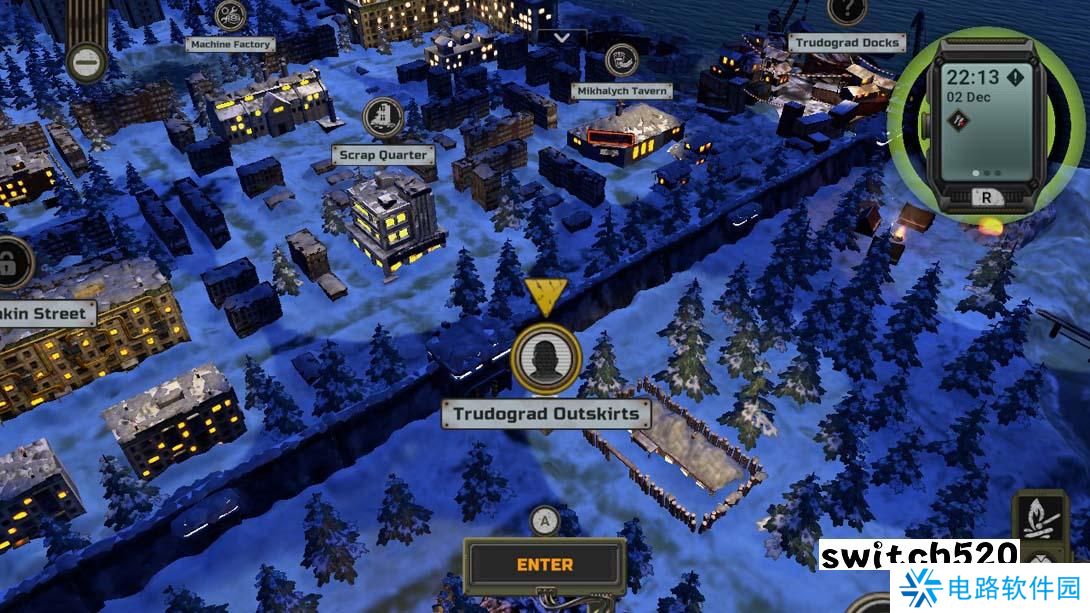Viewport: 1090px width, 613px height.
Task: Click the warning alert icon on the watch
Action: point(1016,77)
